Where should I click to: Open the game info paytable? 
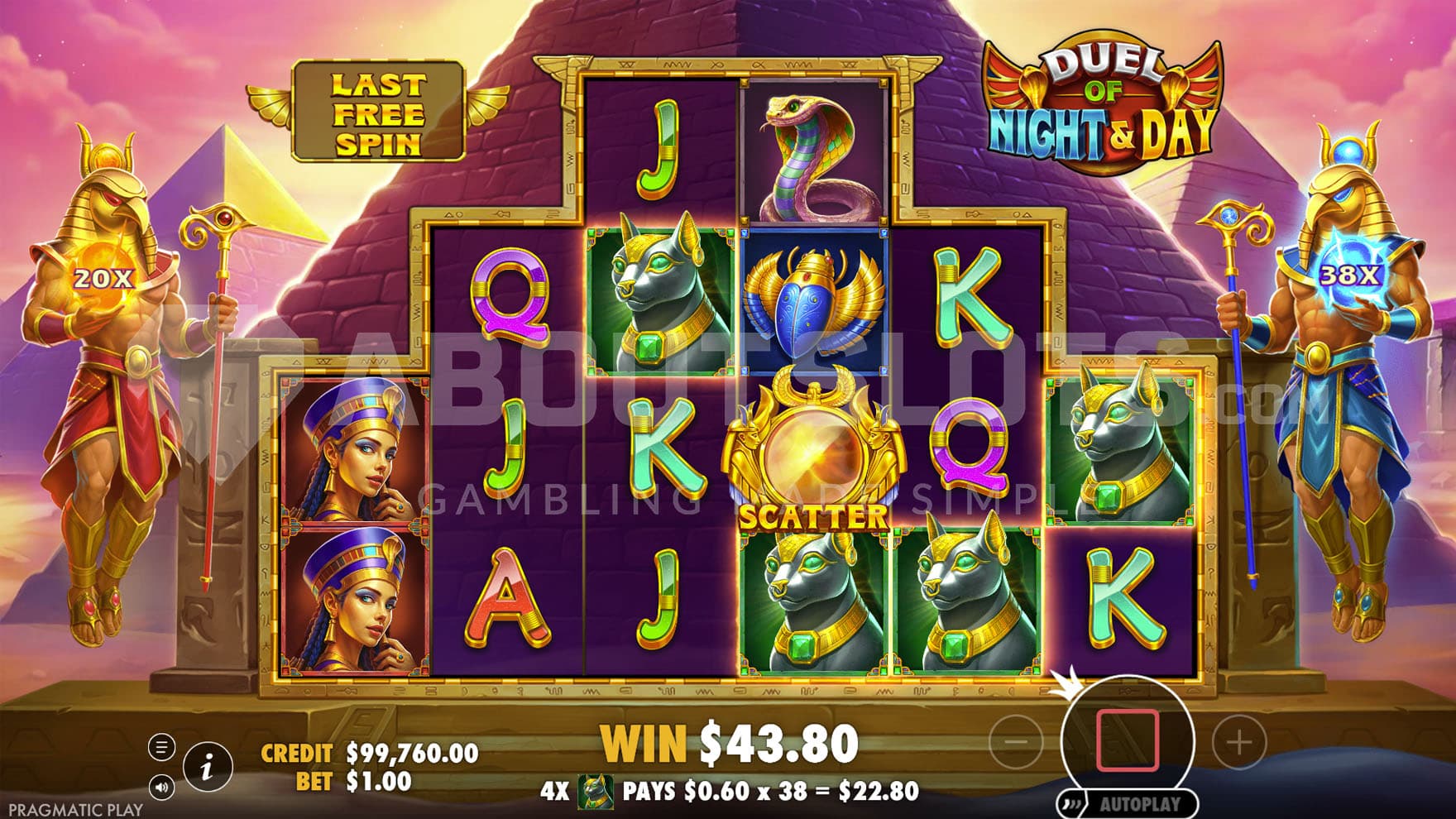tap(206, 767)
